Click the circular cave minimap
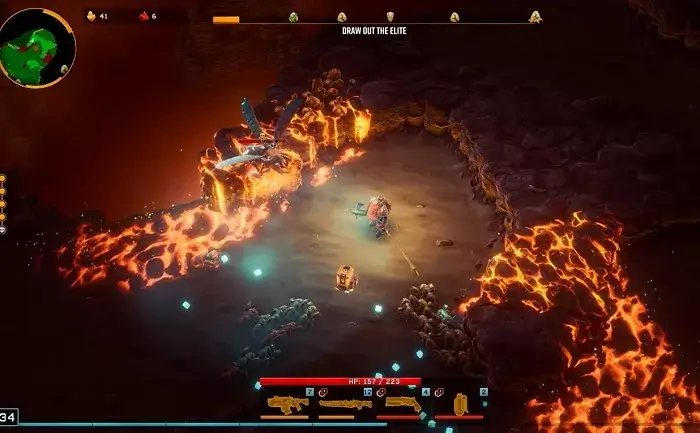Viewport: 700px width, 433px height. click(x=37, y=46)
